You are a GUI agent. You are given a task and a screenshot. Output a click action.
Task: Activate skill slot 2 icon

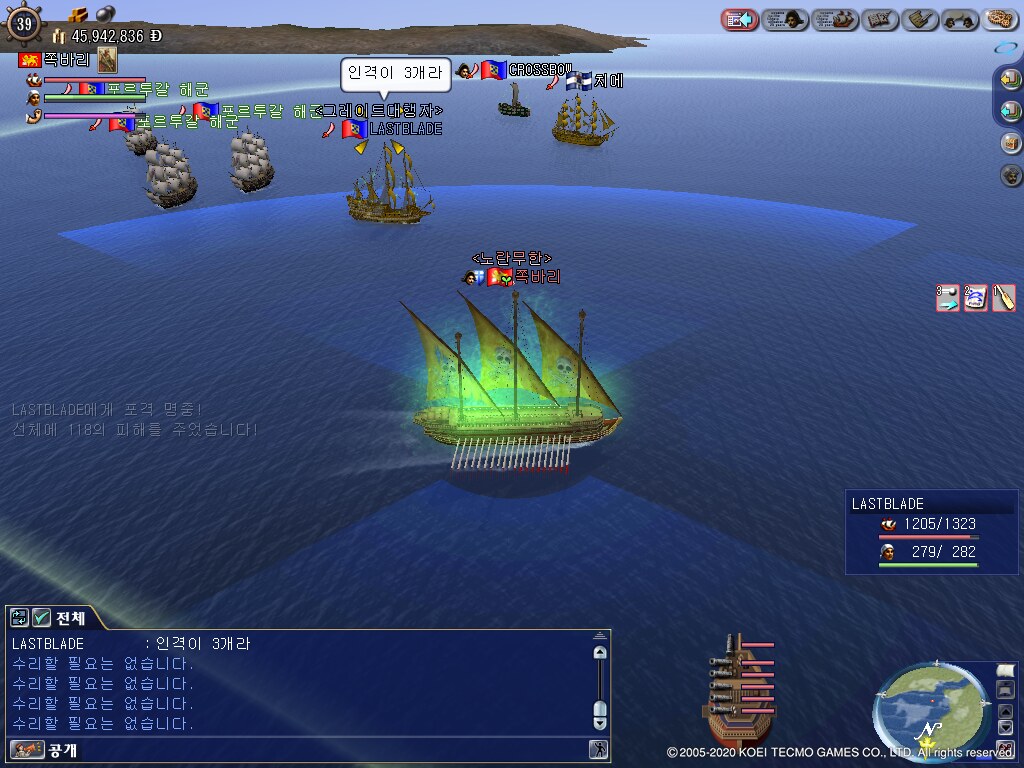point(976,298)
